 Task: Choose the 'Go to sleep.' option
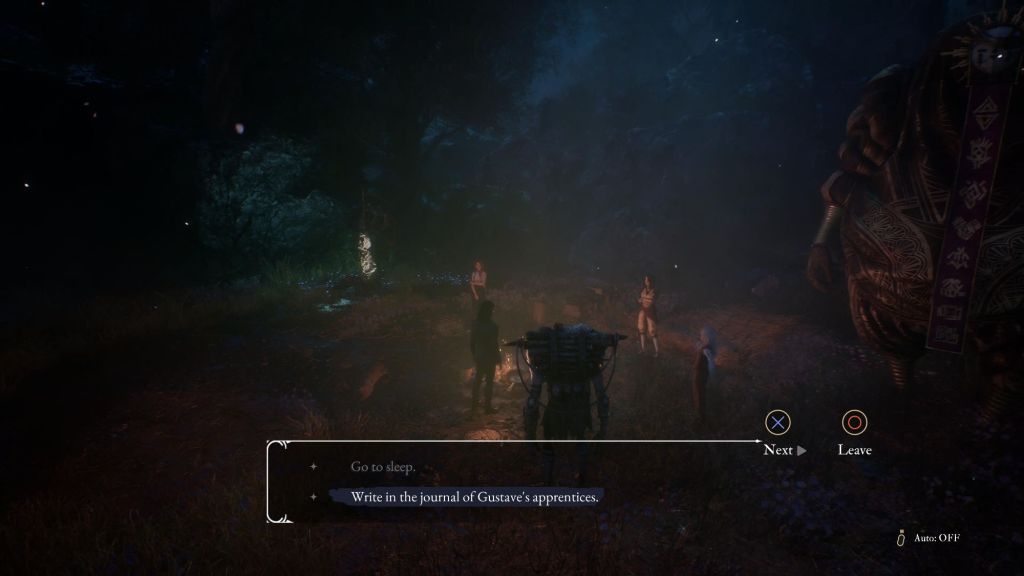coord(382,467)
